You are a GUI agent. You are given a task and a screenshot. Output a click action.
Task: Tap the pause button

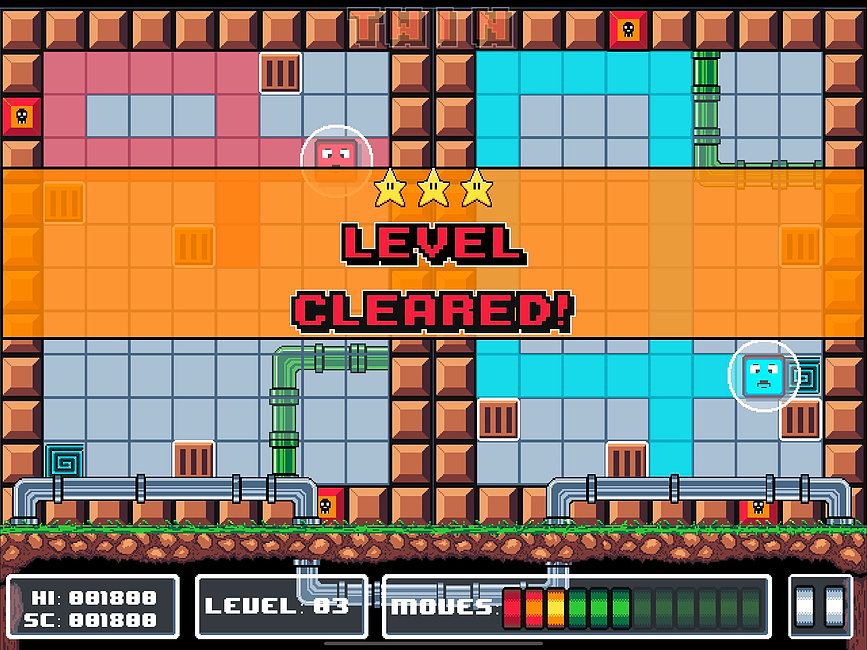[x=819, y=606]
